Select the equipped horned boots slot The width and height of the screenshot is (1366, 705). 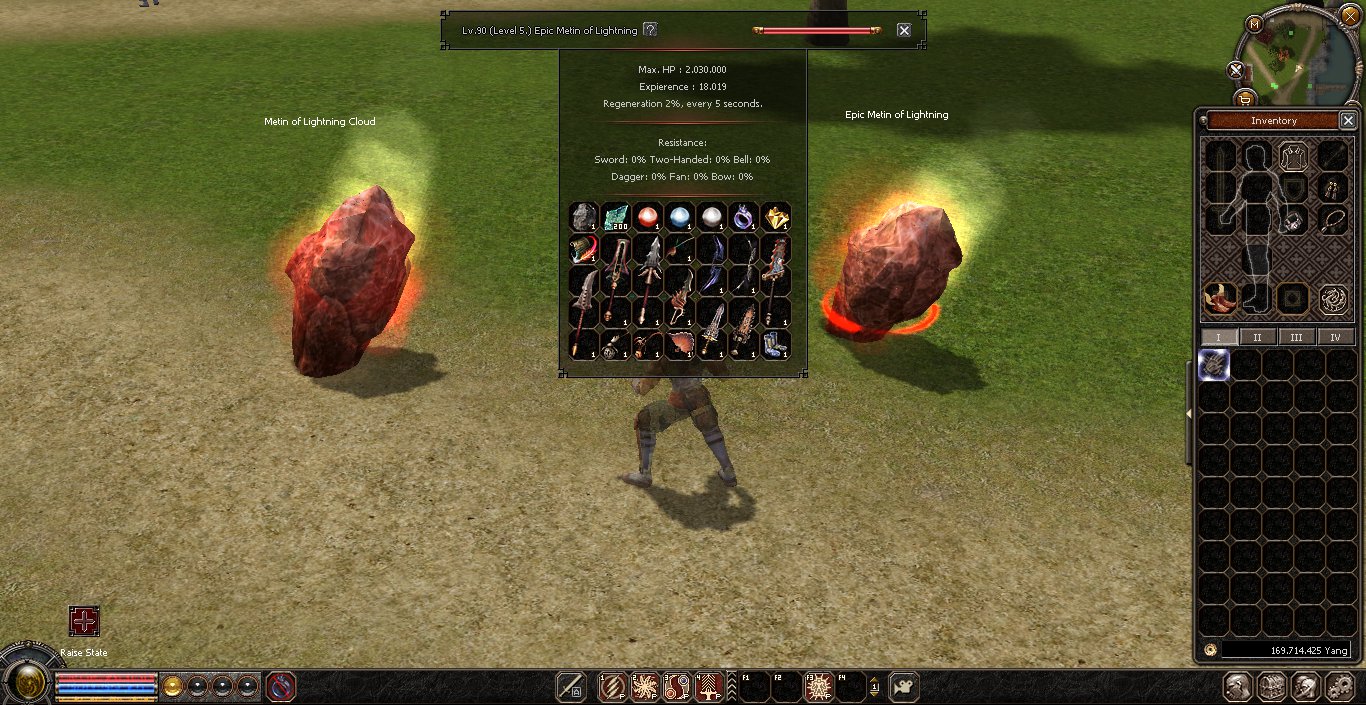click(1217, 297)
